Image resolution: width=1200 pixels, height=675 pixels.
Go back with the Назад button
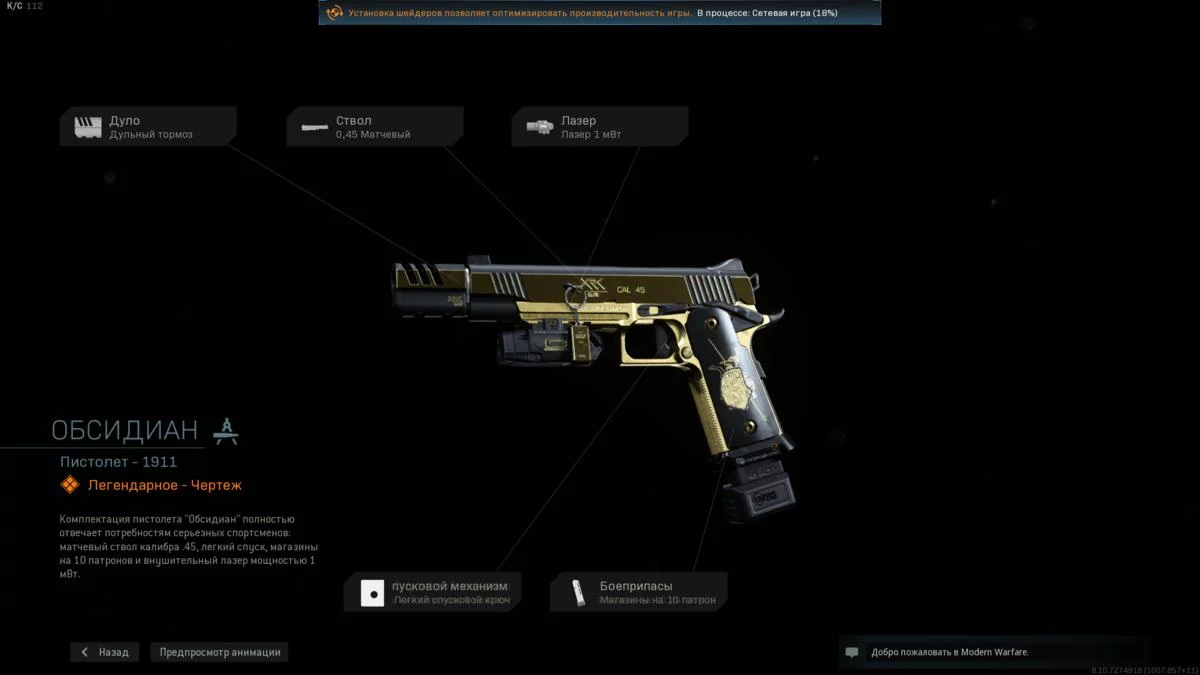pos(104,652)
